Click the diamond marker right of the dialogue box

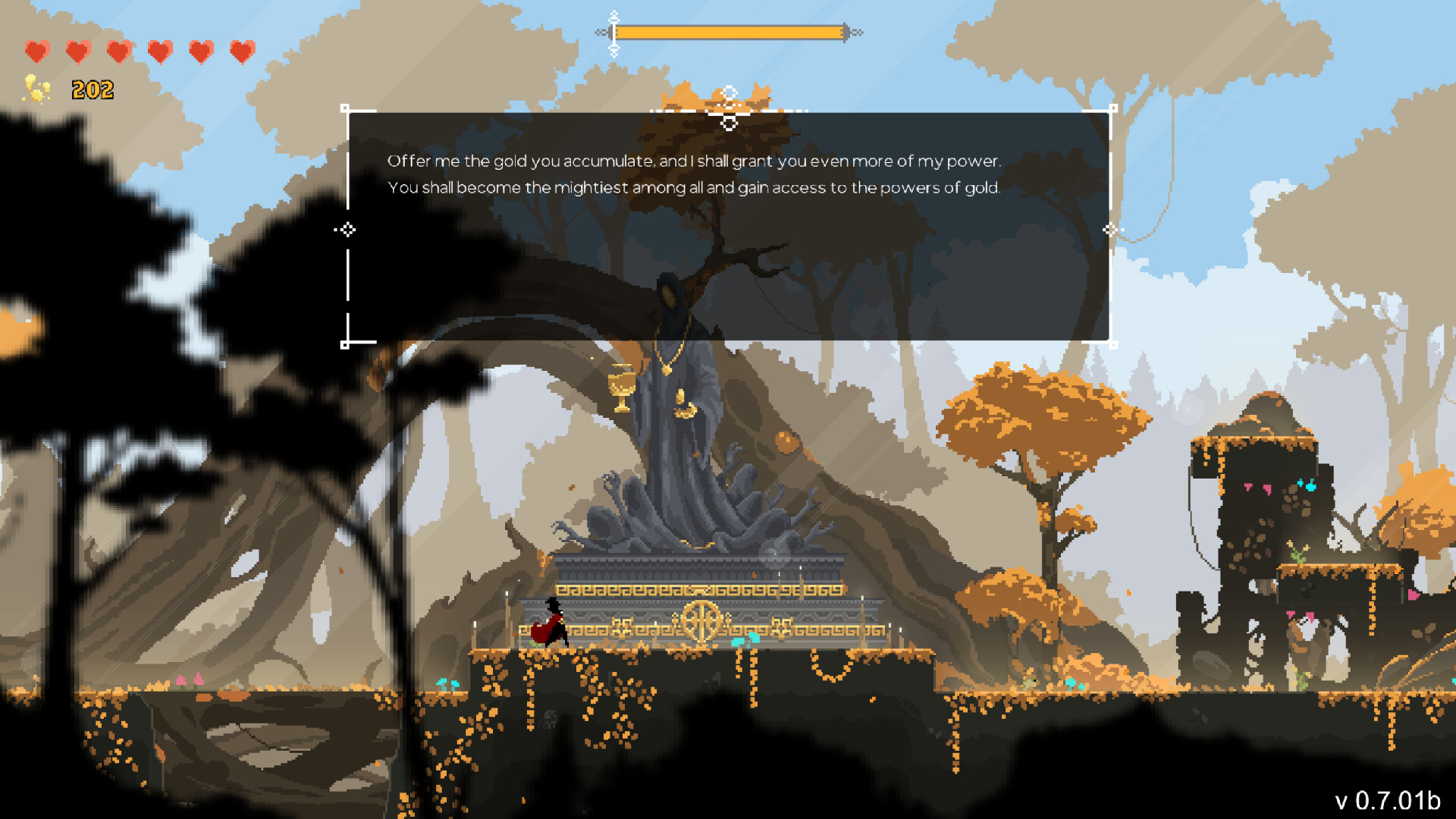1112,229
